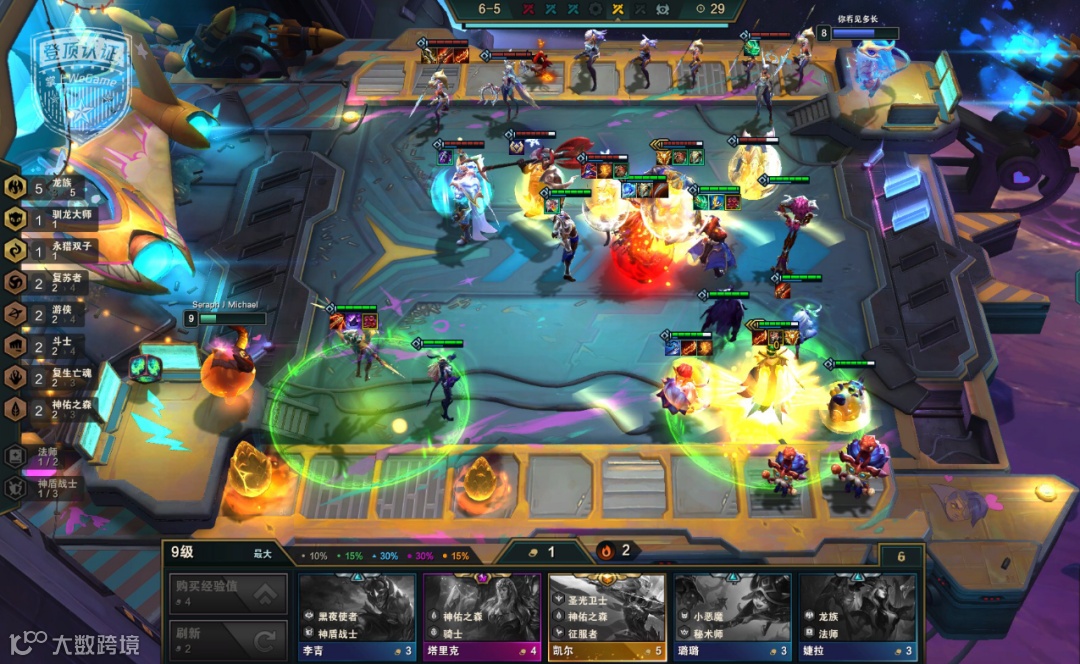Refresh the shop with 刷新 button
Image resolution: width=1080 pixels, height=664 pixels.
click(x=227, y=639)
